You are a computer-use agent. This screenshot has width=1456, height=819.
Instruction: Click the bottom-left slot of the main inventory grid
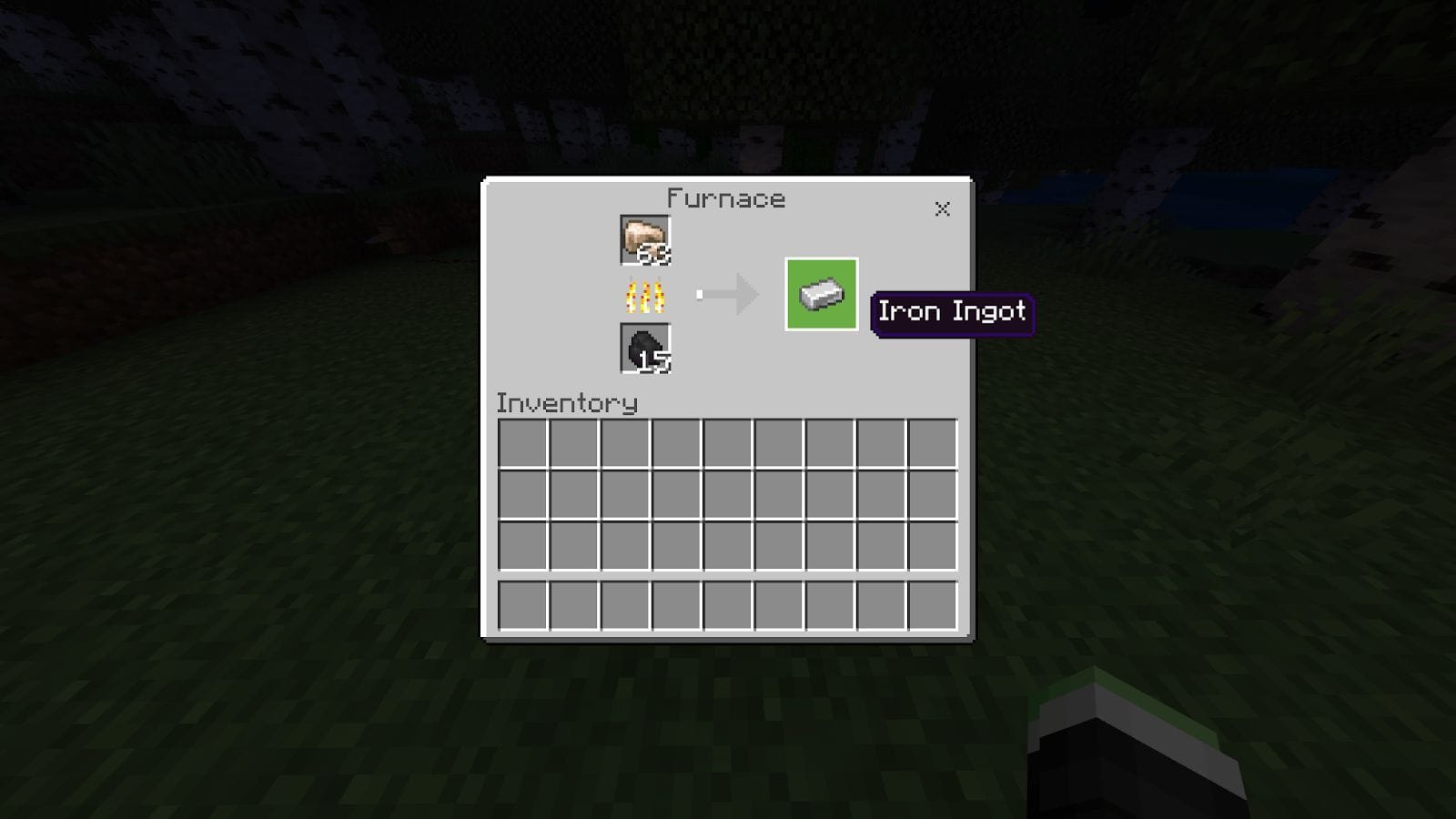click(x=525, y=547)
